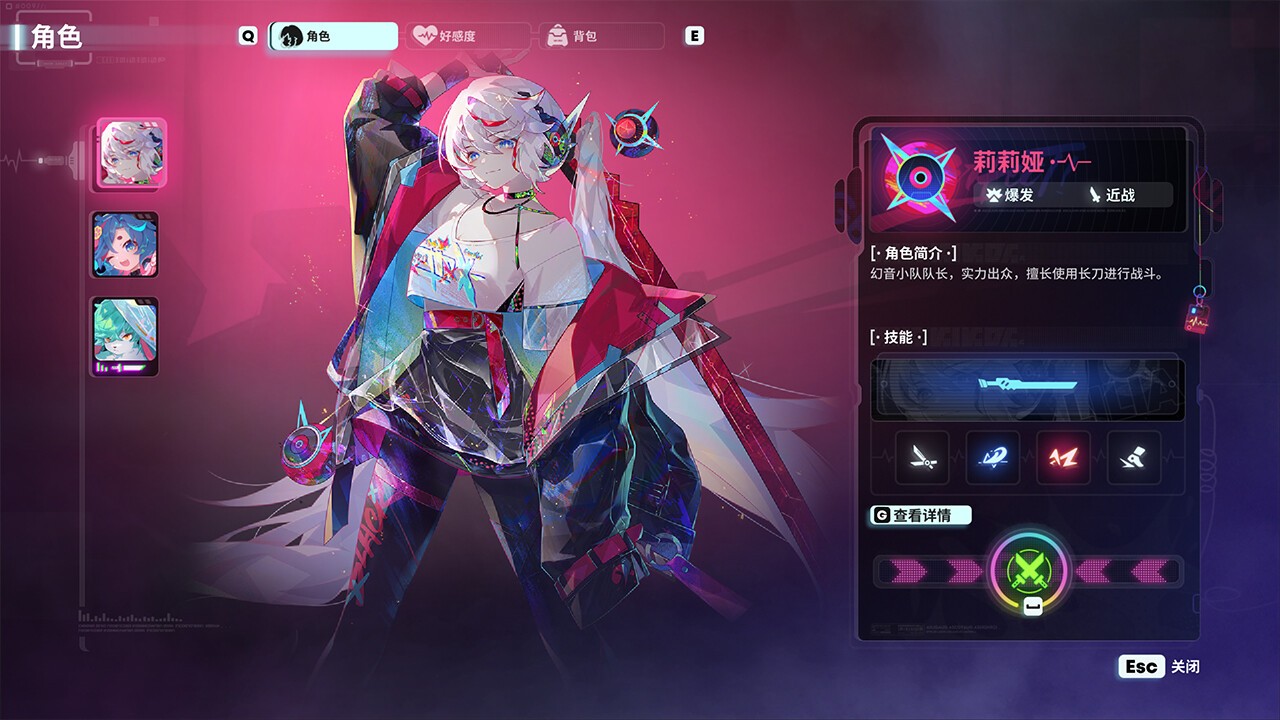Open the red slash skill icon
1280x720 pixels.
coord(1062,459)
